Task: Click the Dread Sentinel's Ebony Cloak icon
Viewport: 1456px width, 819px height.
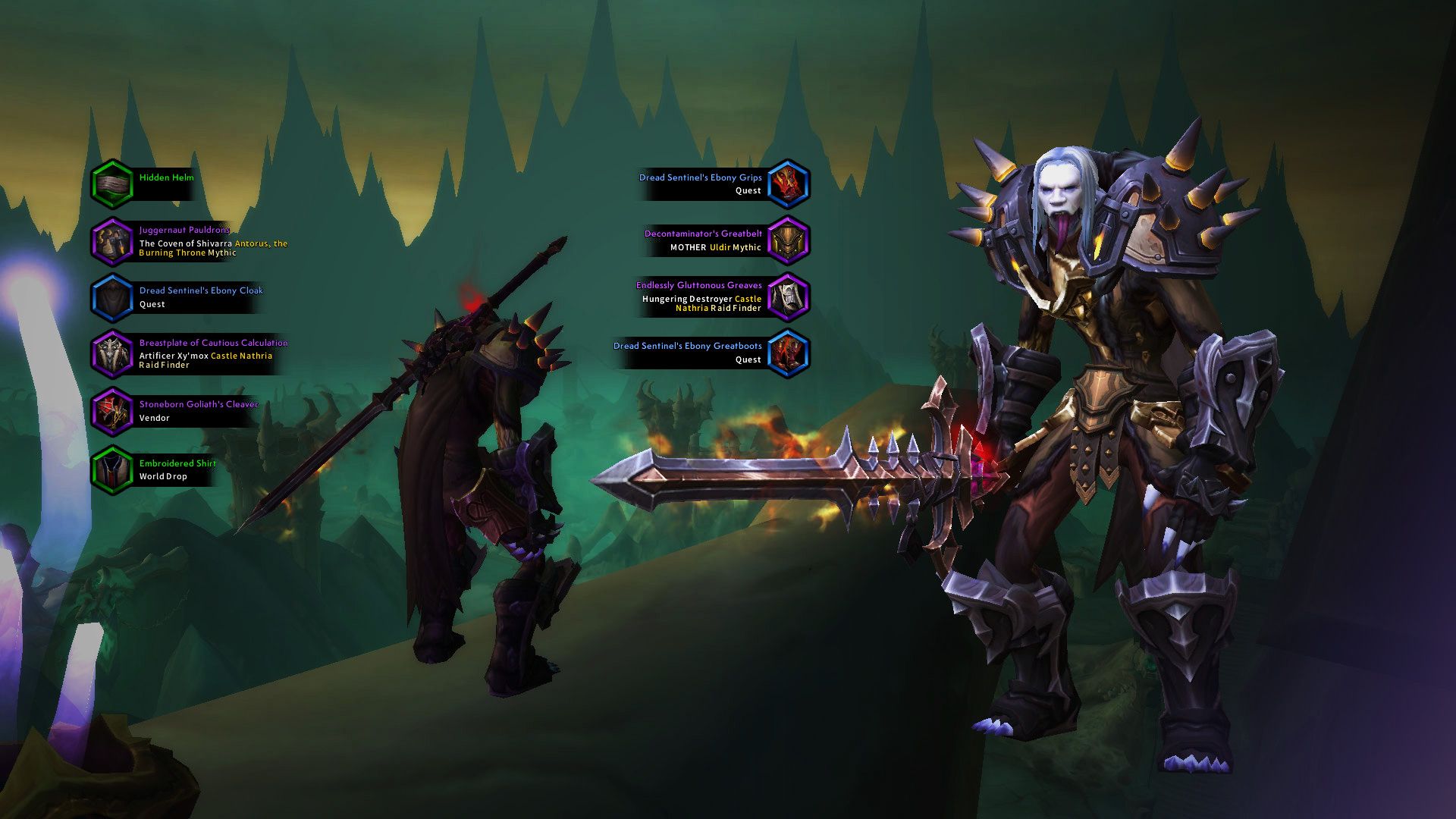Action: pos(111,297)
